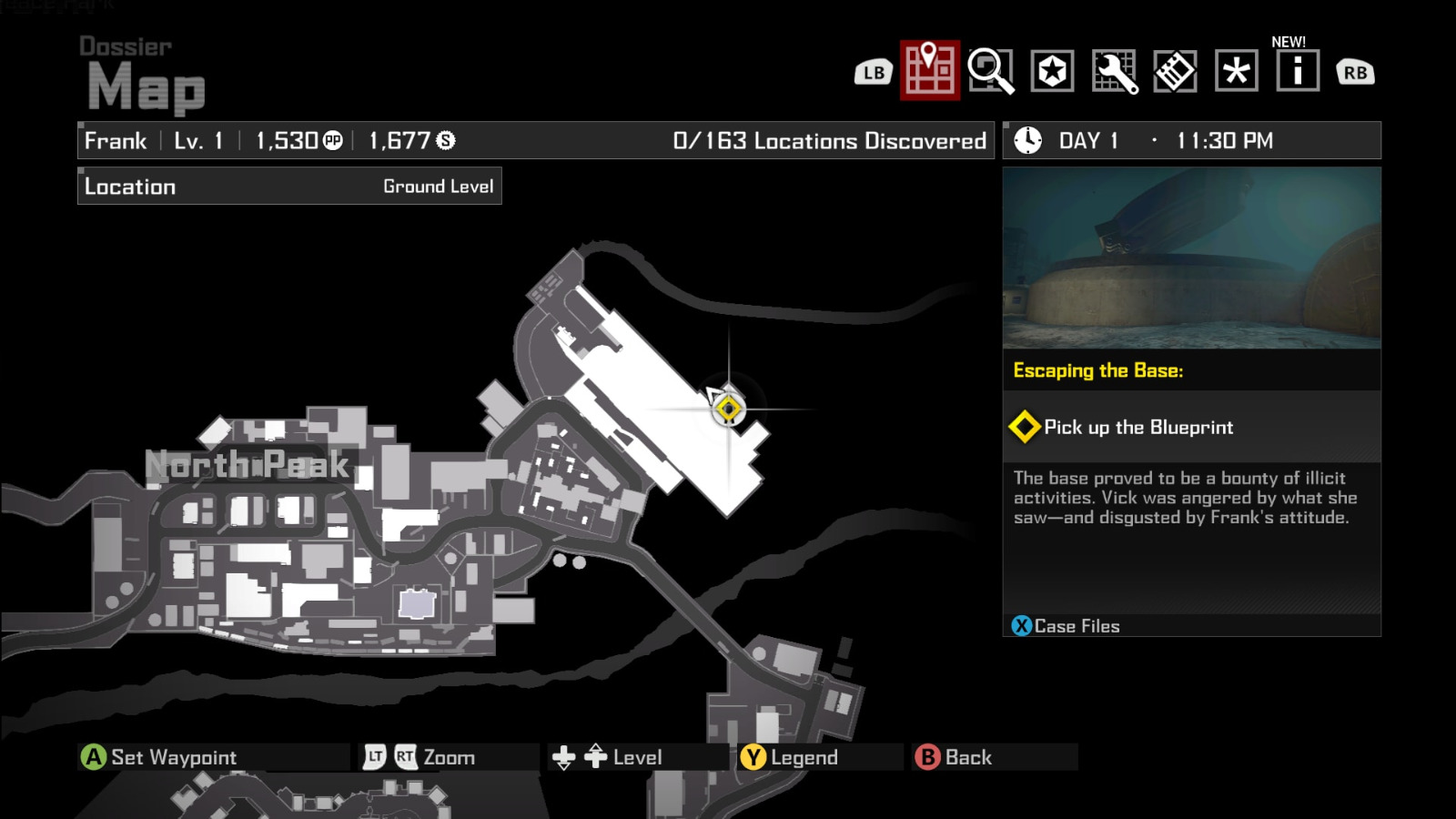Choose Back using the B prompt
Viewport: 1456px width, 819px height.
(x=926, y=755)
